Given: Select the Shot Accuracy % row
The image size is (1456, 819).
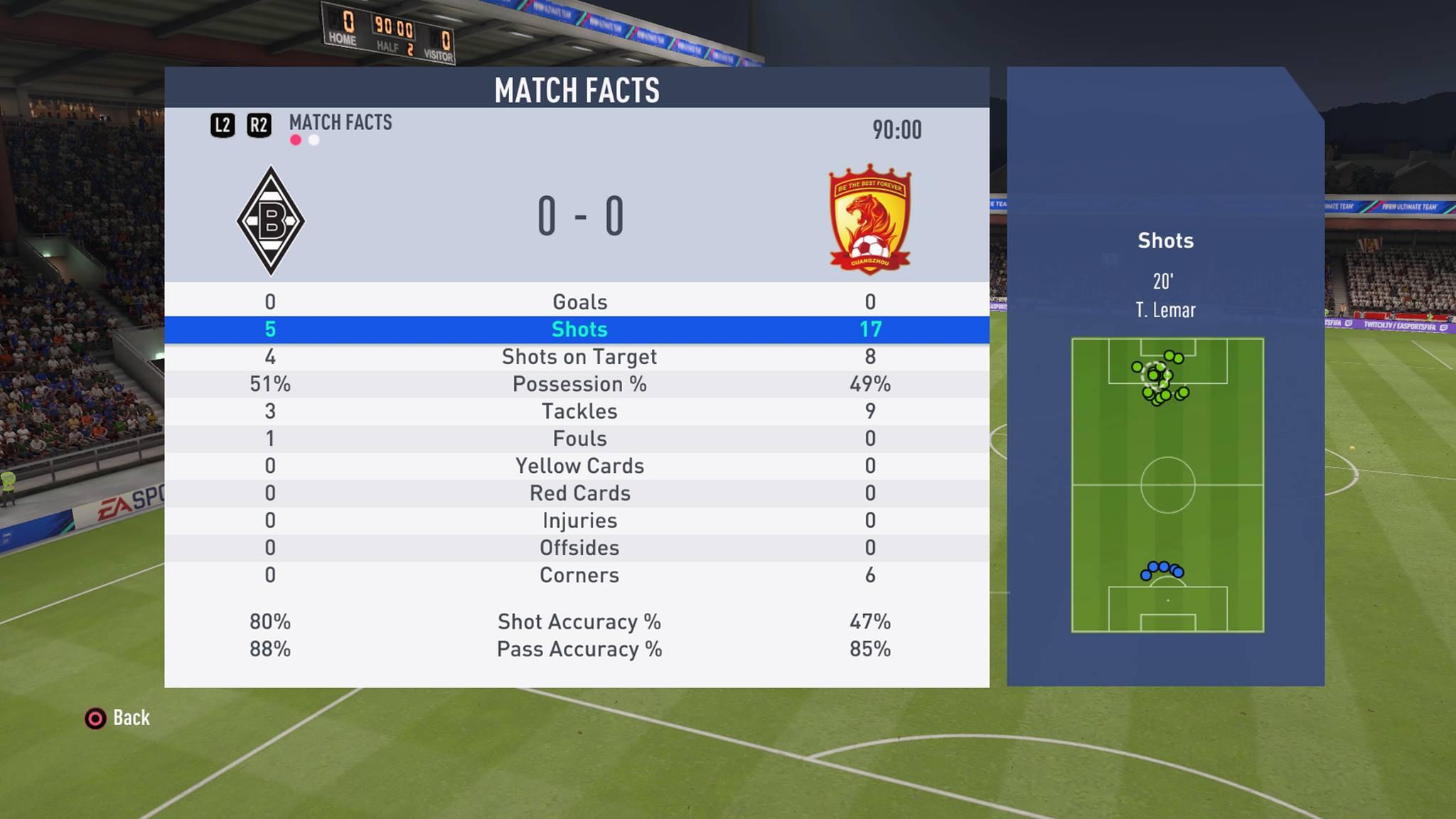Looking at the screenshot, I should click(579, 622).
